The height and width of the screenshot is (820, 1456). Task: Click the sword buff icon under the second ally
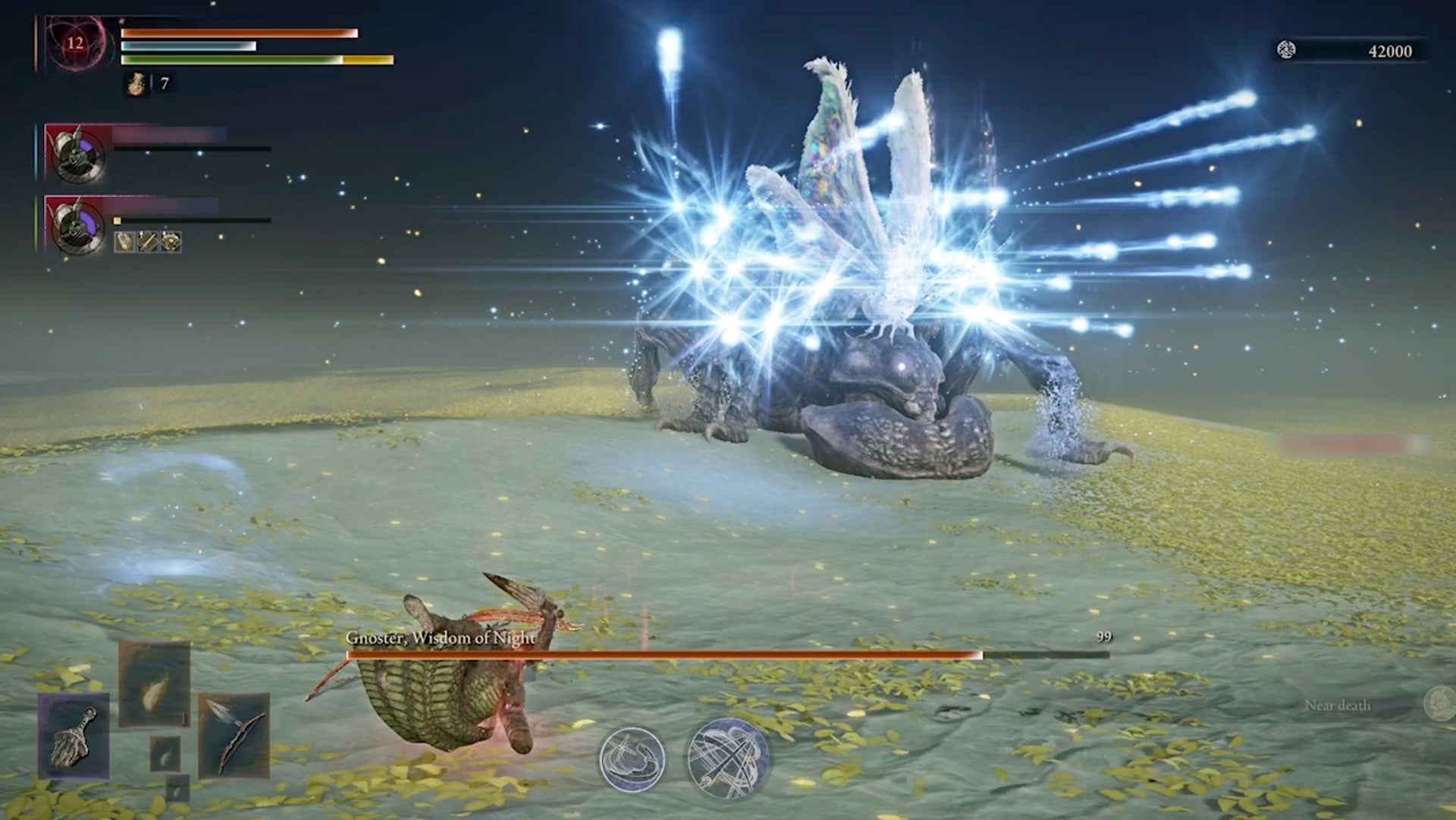(147, 242)
